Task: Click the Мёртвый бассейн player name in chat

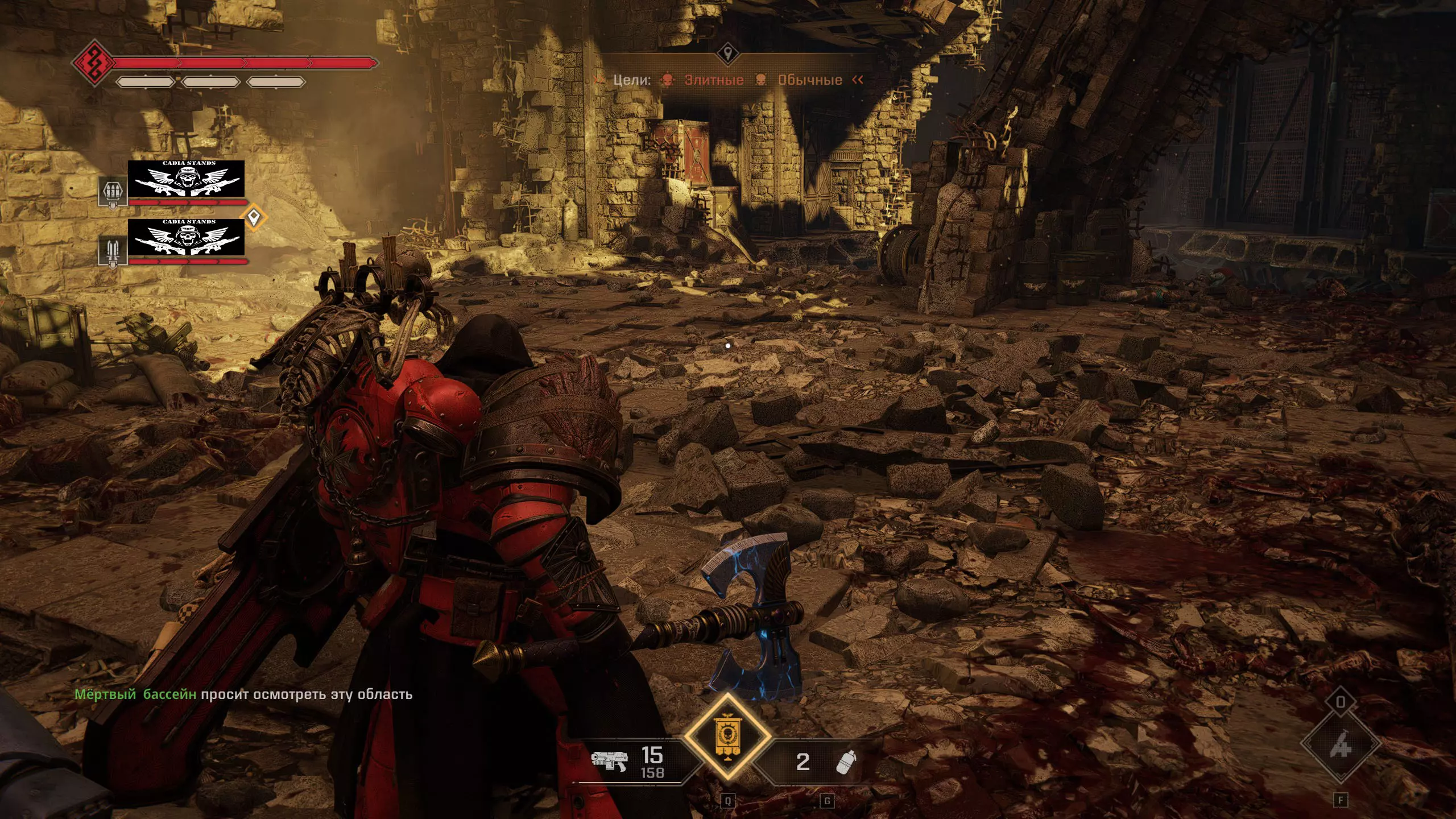Action: 135,694
